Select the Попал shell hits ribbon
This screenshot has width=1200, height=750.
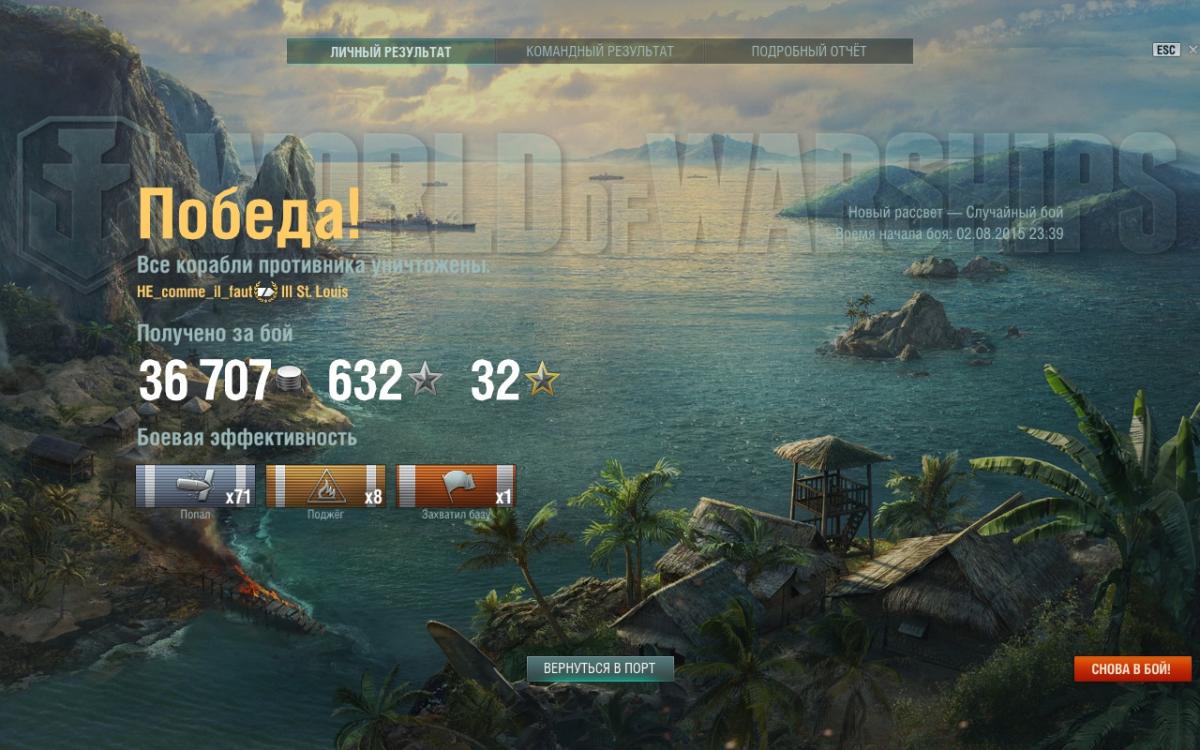tap(196, 486)
